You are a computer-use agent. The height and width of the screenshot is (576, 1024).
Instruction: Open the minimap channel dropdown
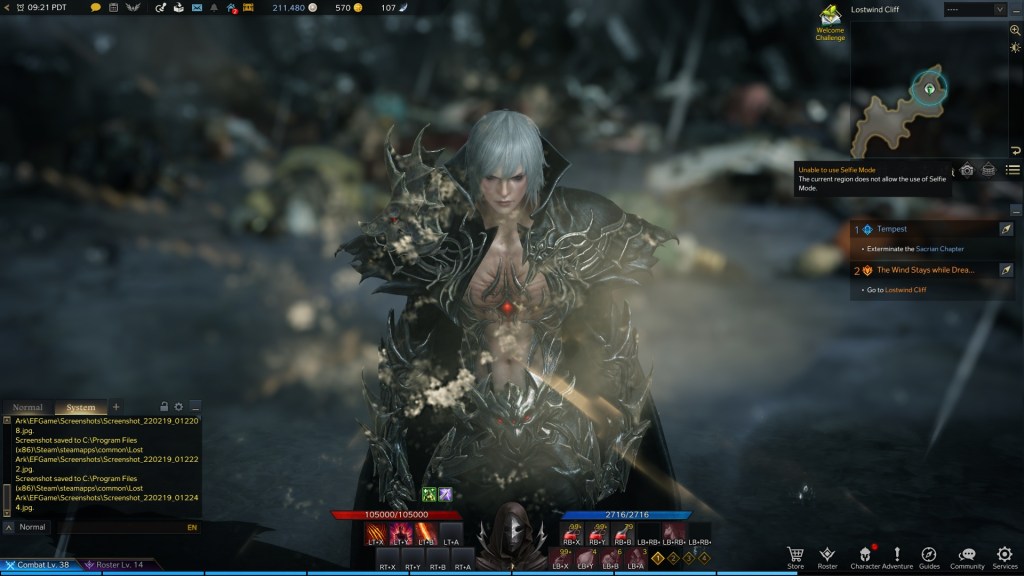[974, 9]
